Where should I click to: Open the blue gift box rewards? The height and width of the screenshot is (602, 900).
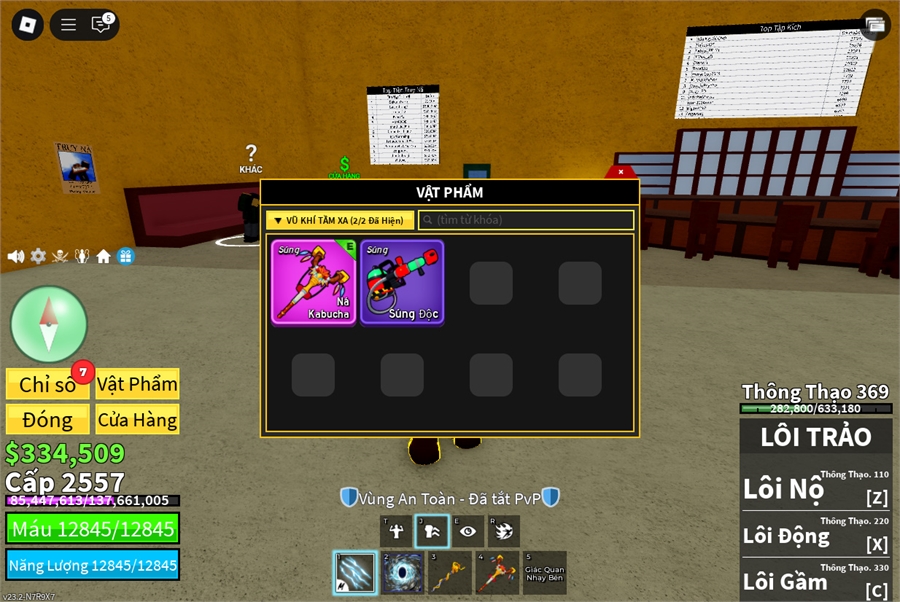tap(125, 256)
